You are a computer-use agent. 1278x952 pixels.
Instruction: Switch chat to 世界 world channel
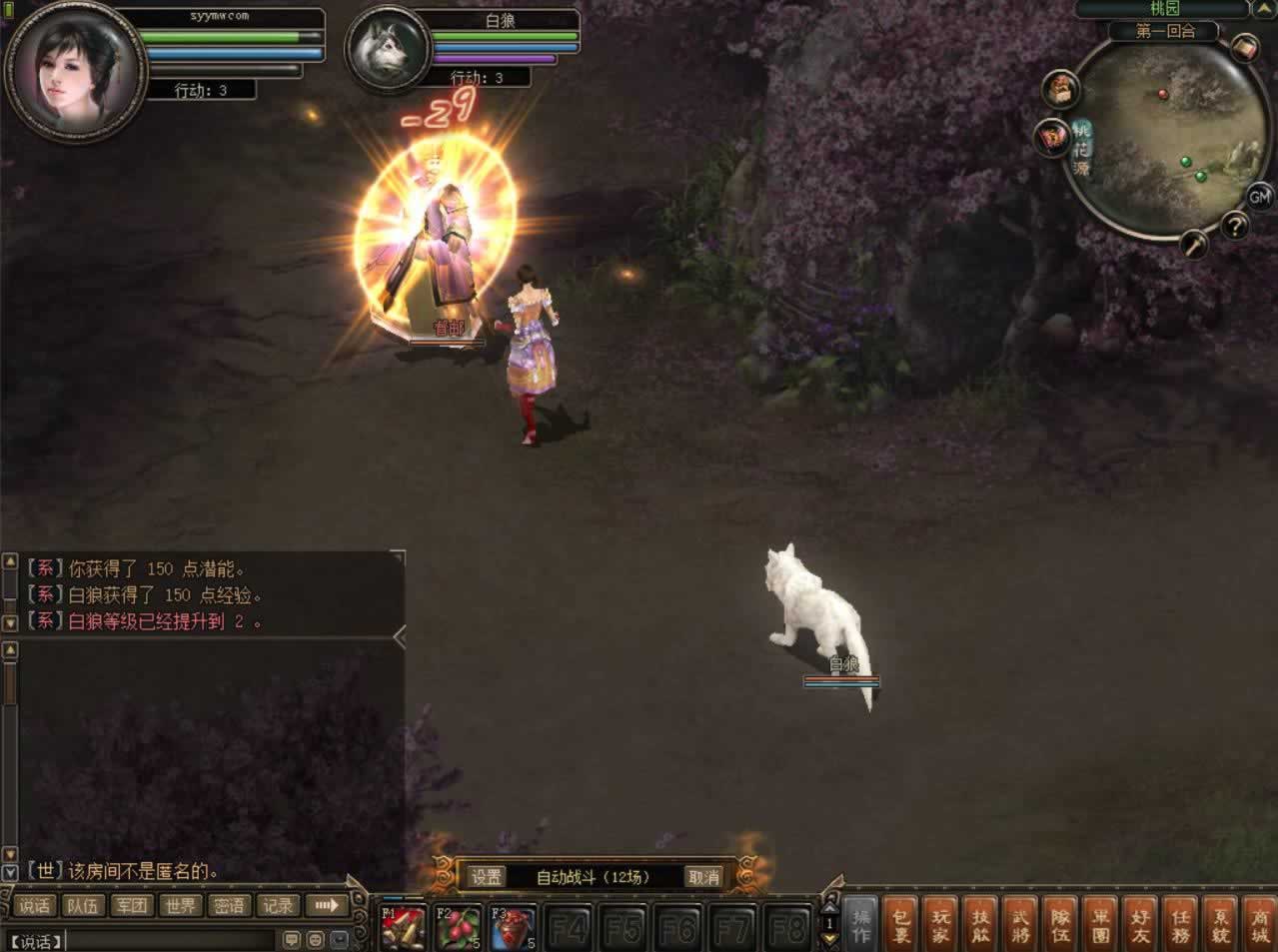pyautogui.click(x=181, y=906)
